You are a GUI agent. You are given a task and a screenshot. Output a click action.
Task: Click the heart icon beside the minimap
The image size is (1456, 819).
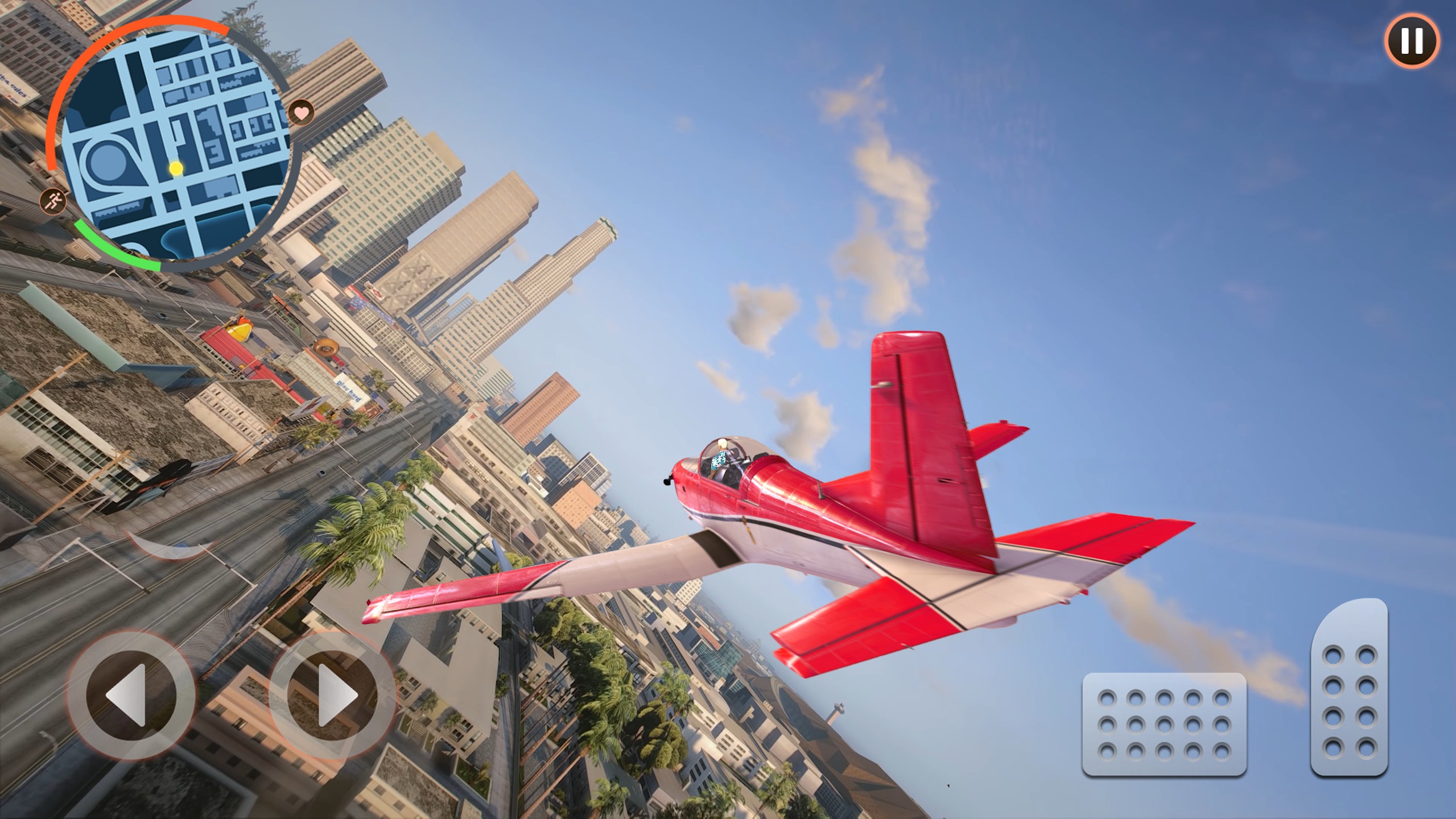302,112
